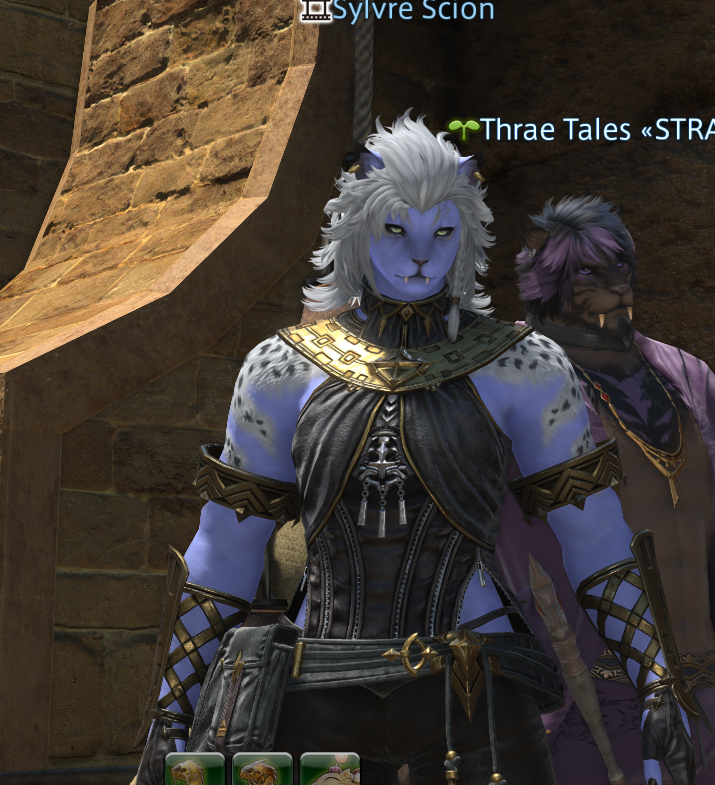Activate the moogle mount hotbar icon
Screen dimensions: 715x785
click(330, 771)
